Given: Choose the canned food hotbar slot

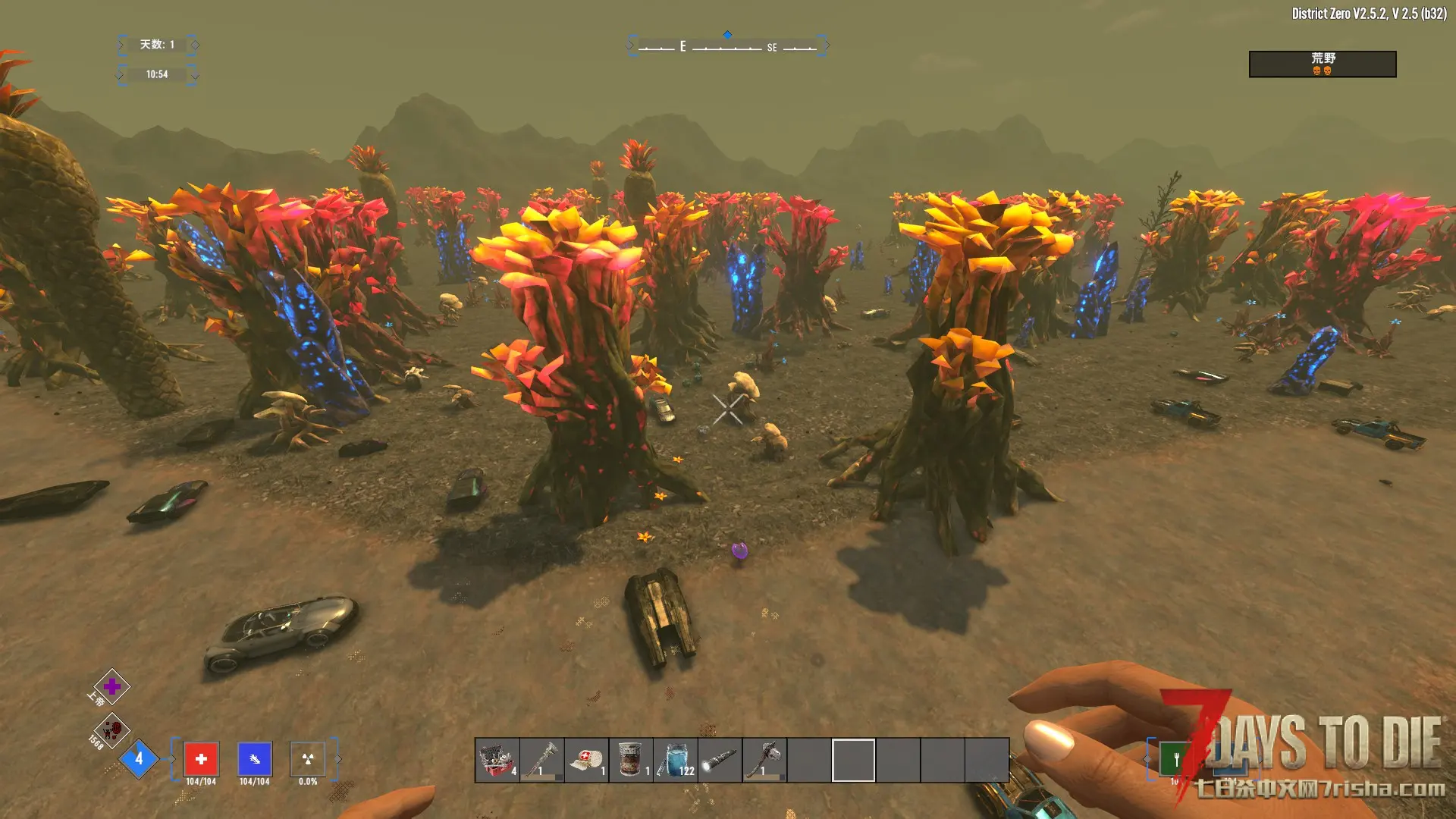Looking at the screenshot, I should pyautogui.click(x=631, y=759).
